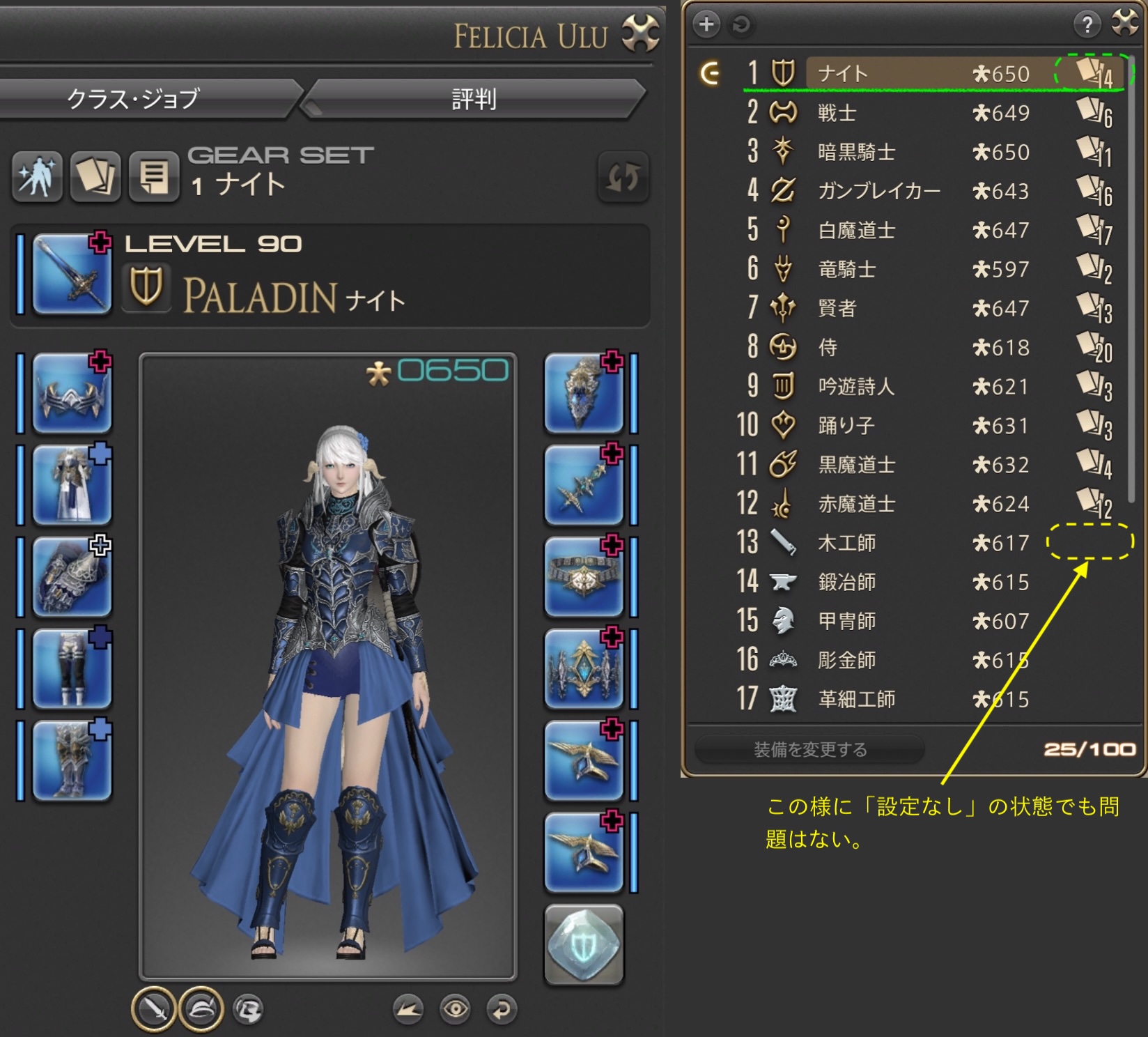This screenshot has width=1148, height=1037.
Task: Close the gear set list window
Action: pyautogui.click(x=1126, y=23)
